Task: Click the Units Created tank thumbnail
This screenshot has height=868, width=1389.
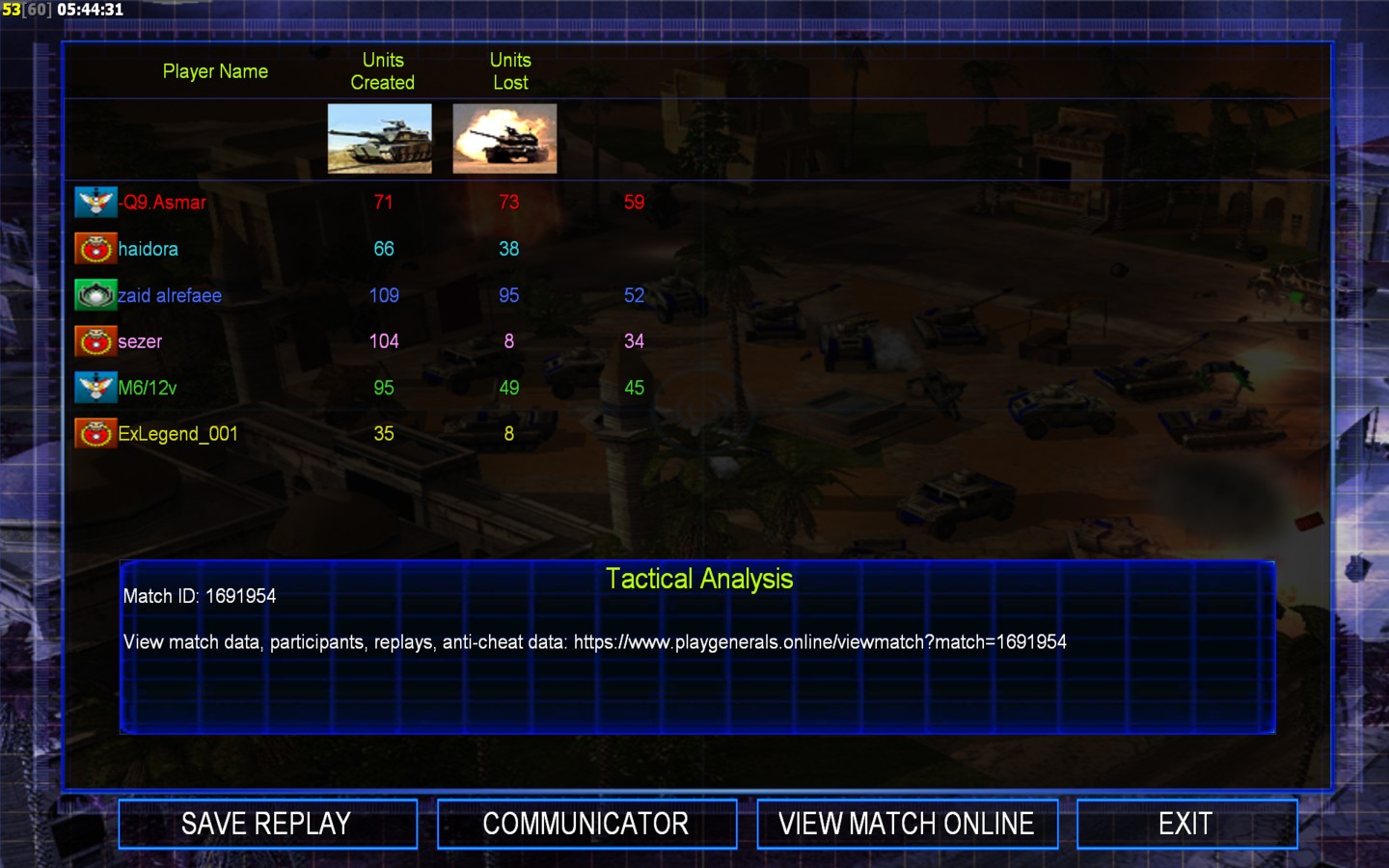Action: [x=380, y=139]
